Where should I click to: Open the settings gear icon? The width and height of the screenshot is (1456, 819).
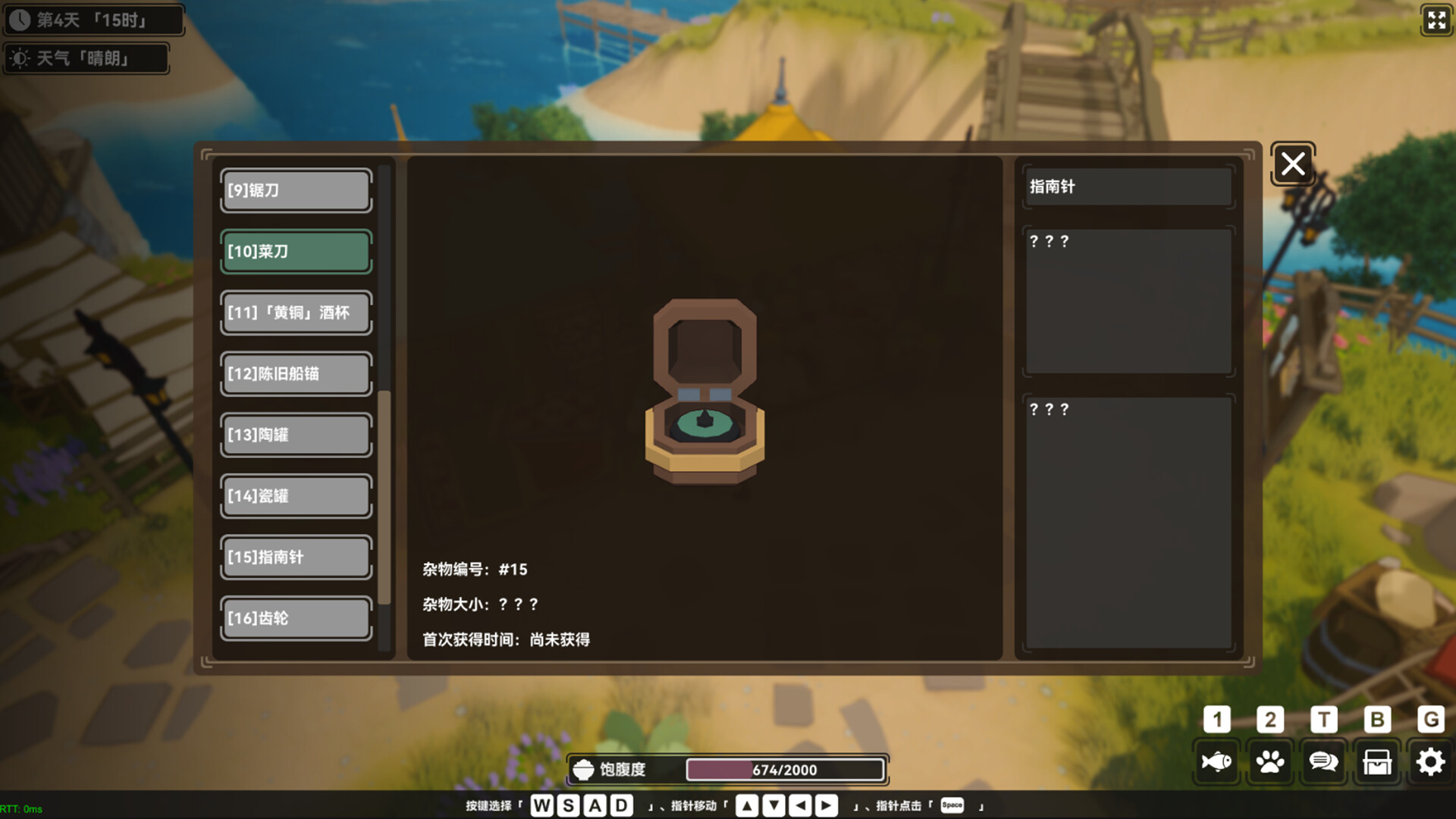coord(1429,761)
